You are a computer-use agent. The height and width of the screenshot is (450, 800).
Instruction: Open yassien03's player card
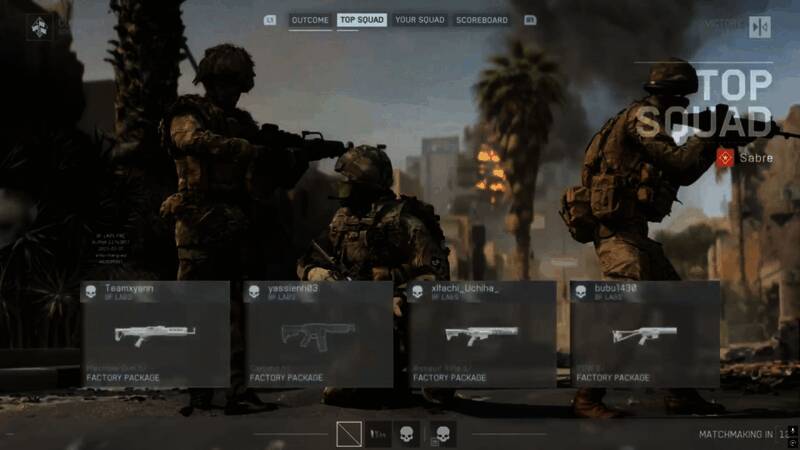click(x=318, y=334)
